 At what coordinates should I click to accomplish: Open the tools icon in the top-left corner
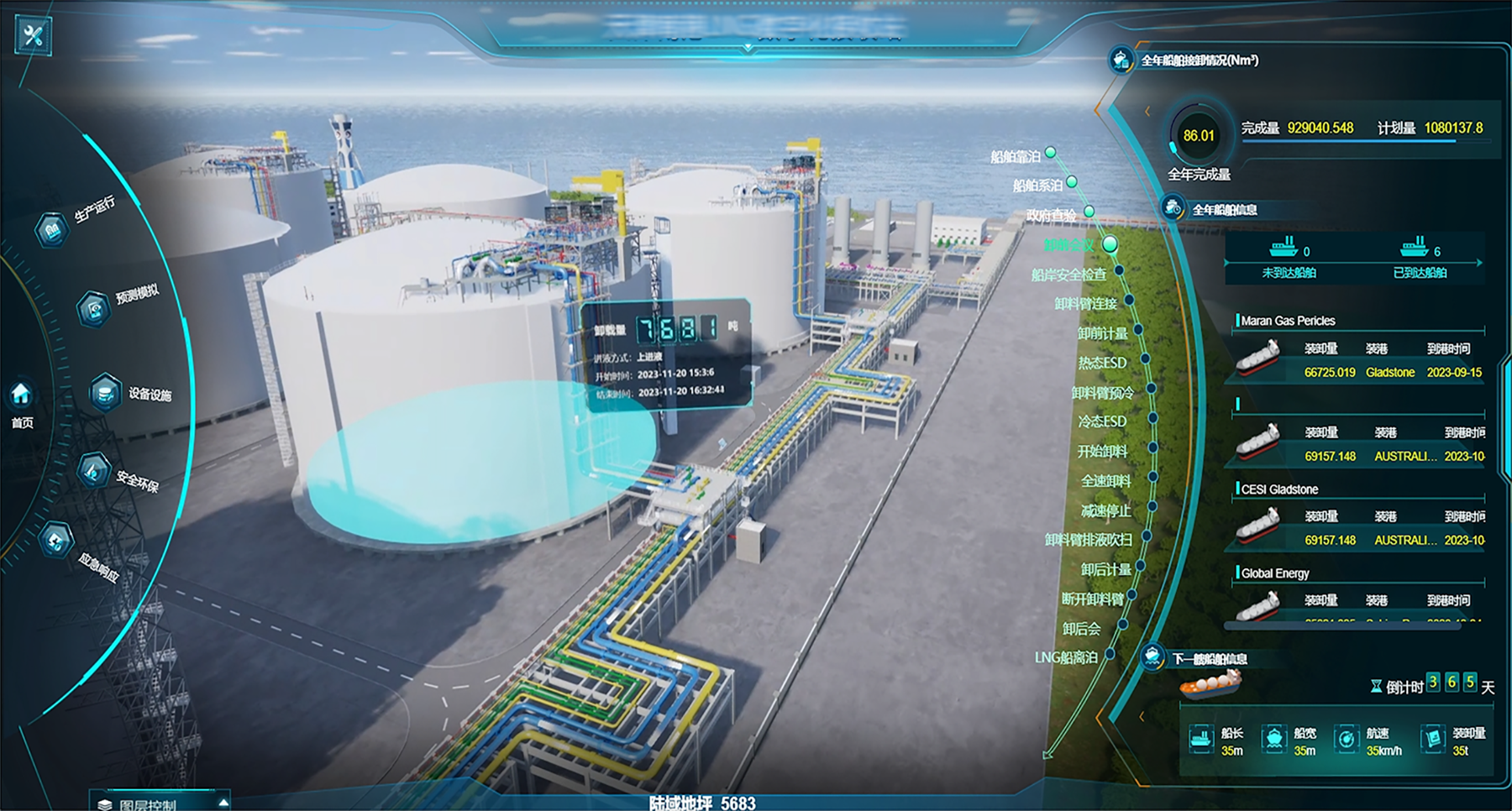(x=34, y=36)
